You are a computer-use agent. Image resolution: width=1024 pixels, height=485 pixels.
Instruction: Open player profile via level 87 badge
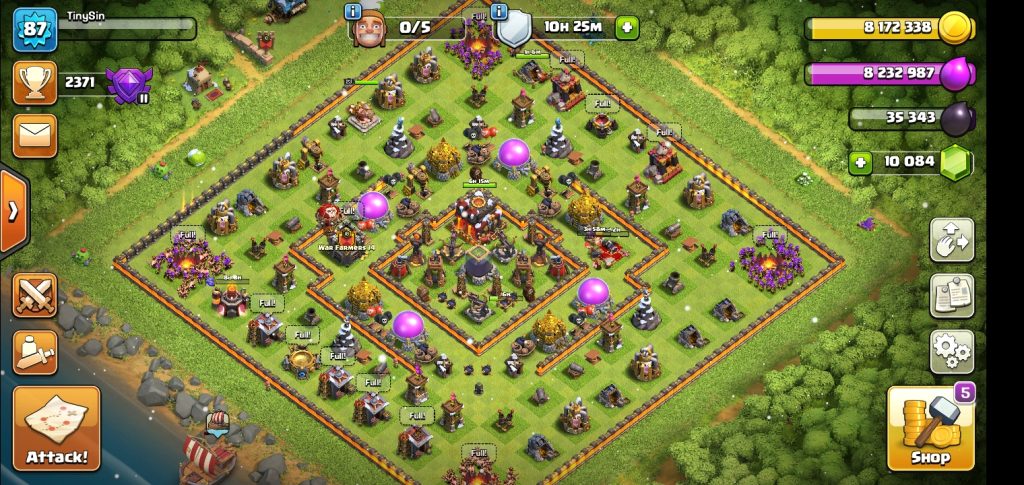pyautogui.click(x=35, y=29)
